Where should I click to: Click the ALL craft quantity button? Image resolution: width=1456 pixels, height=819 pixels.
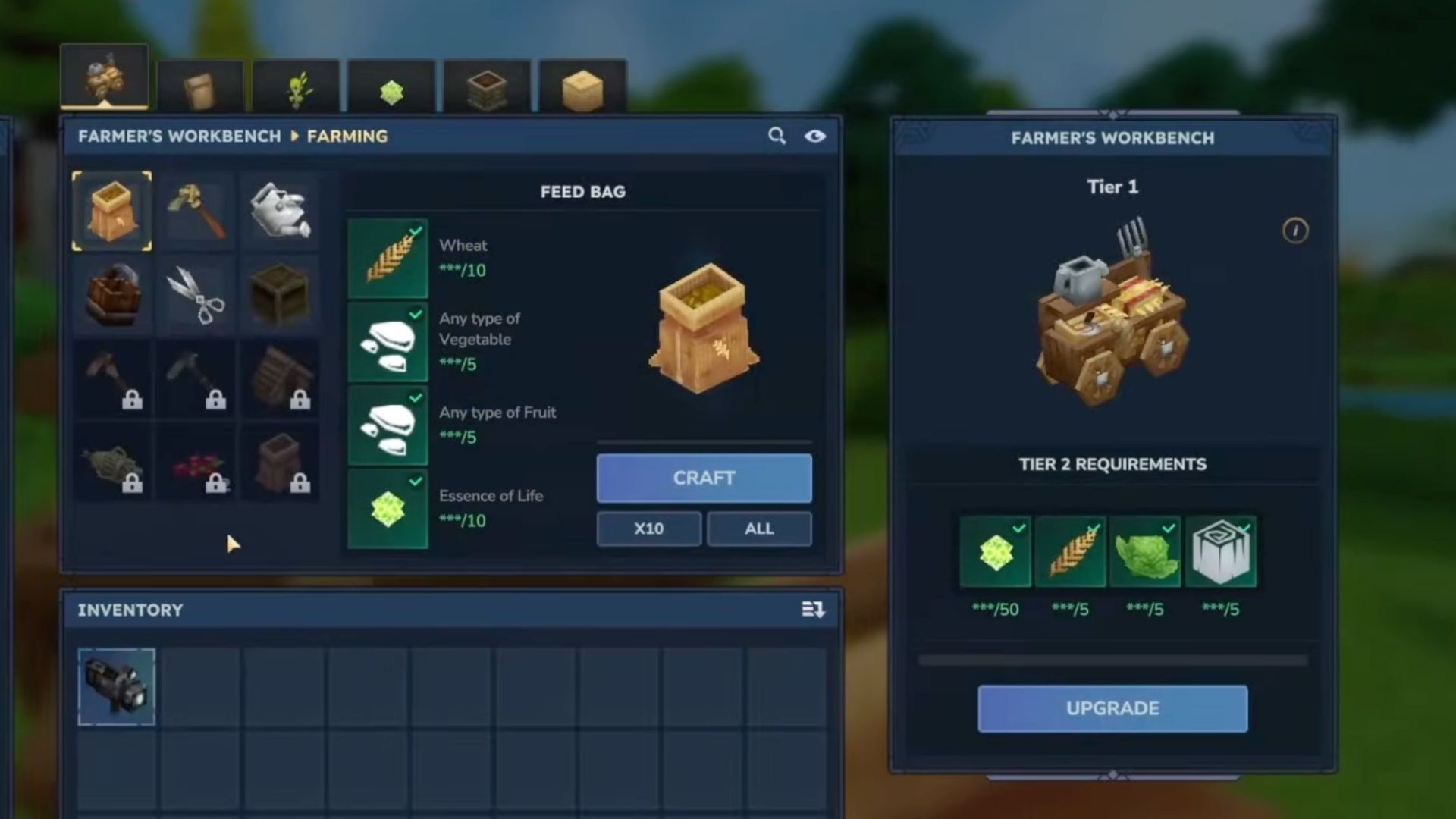(x=758, y=529)
